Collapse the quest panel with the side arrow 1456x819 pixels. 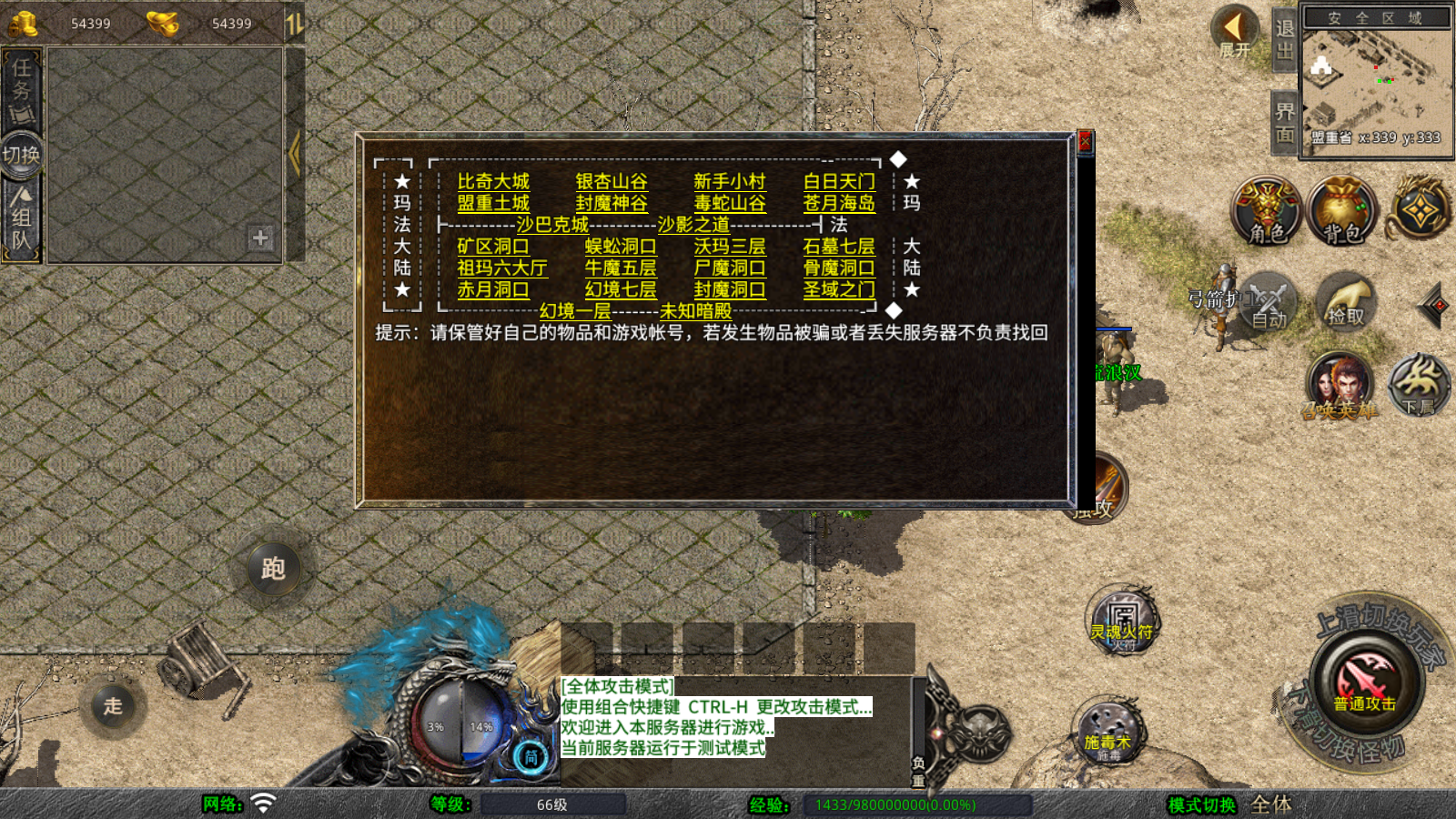[295, 155]
